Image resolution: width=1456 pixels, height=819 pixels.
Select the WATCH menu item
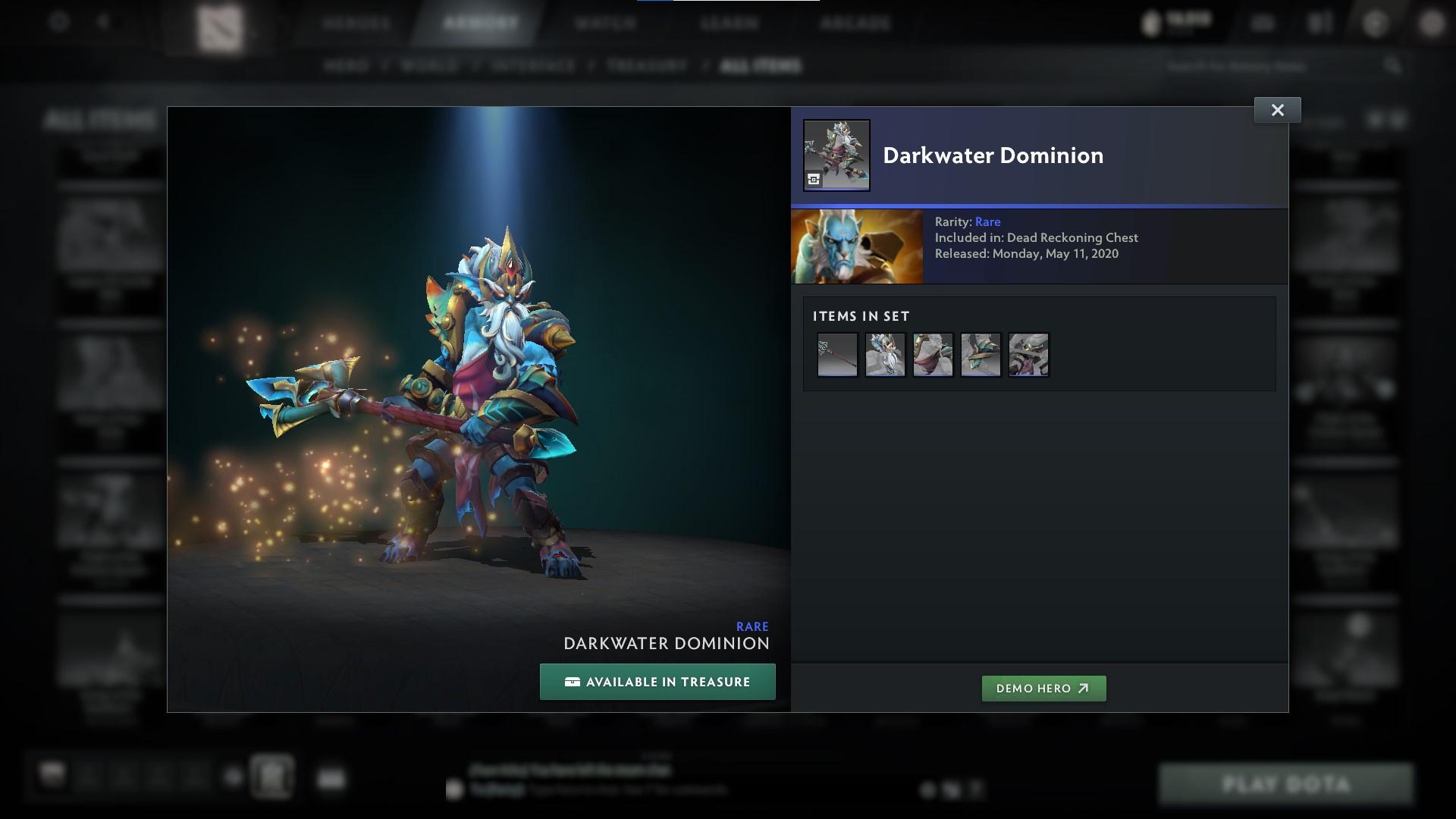point(604,23)
